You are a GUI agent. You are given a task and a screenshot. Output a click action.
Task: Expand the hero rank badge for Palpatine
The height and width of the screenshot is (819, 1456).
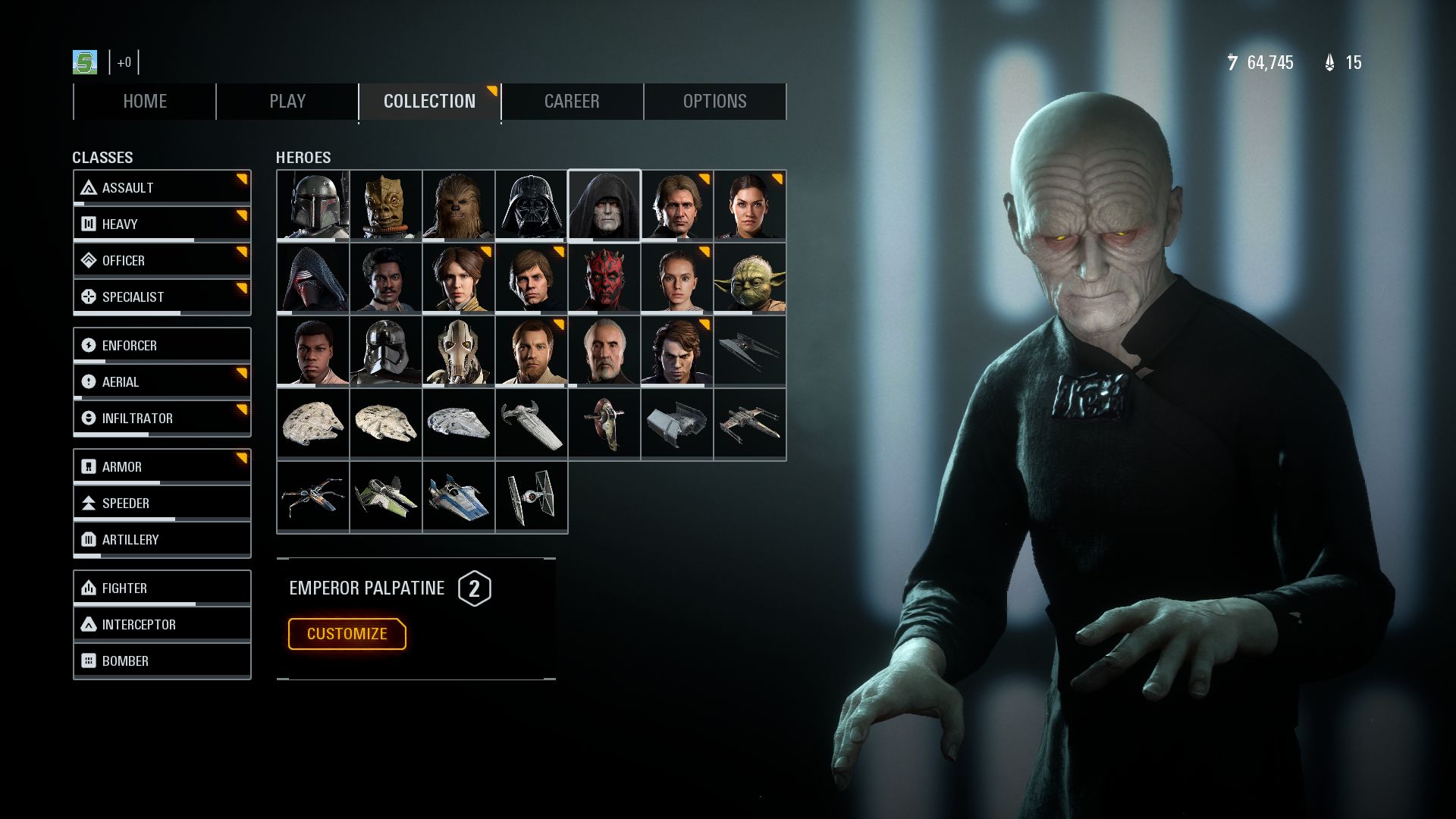(x=475, y=588)
